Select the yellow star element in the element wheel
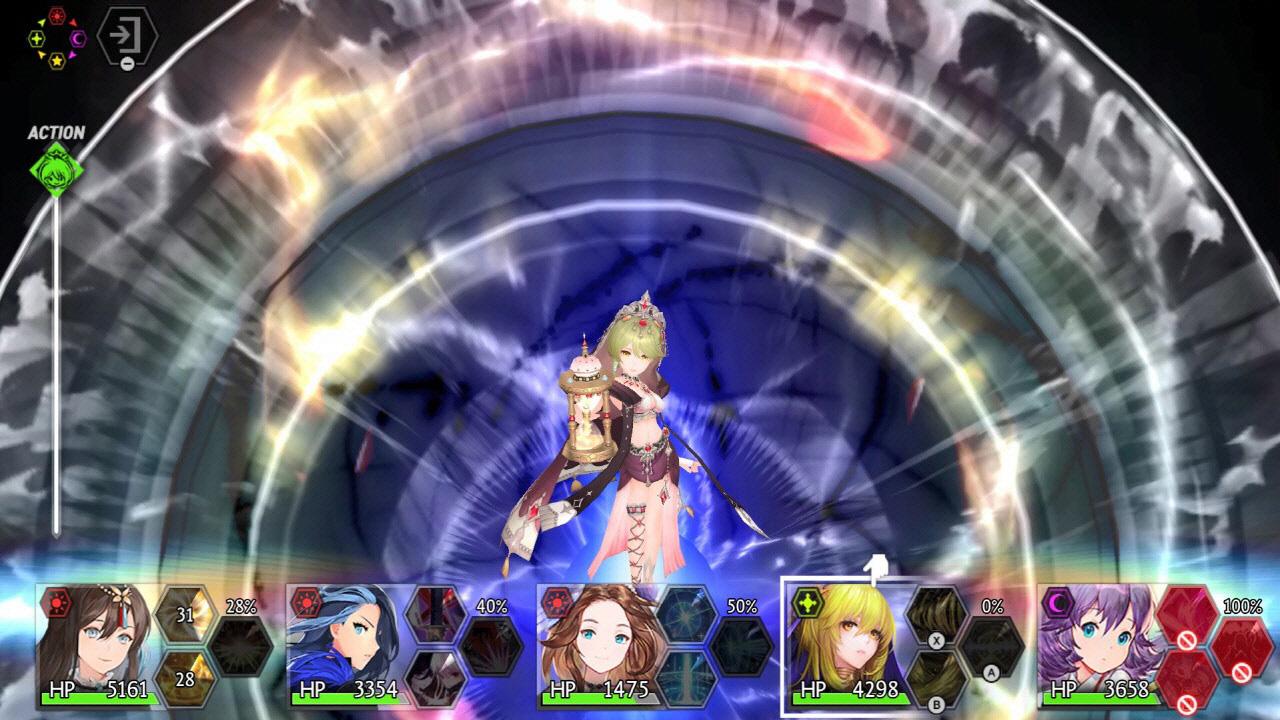Viewport: 1280px width, 720px height. pyautogui.click(x=57, y=61)
